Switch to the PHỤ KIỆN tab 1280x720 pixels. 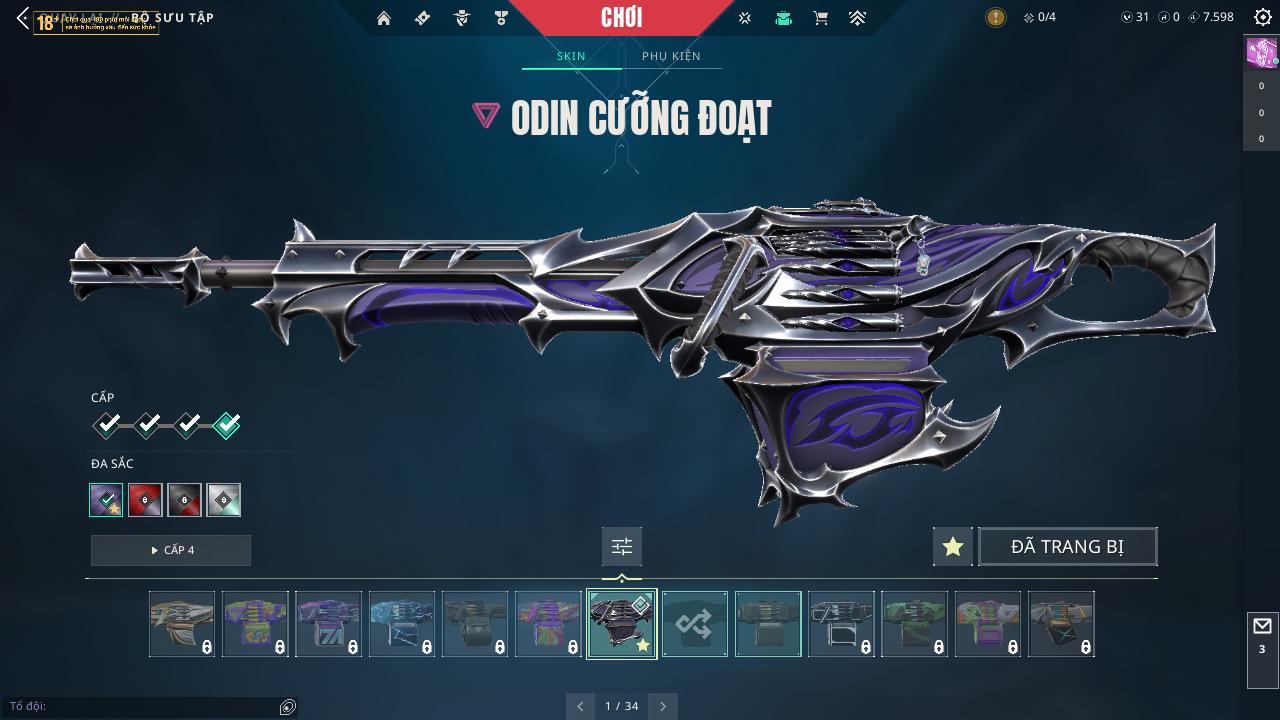point(671,56)
